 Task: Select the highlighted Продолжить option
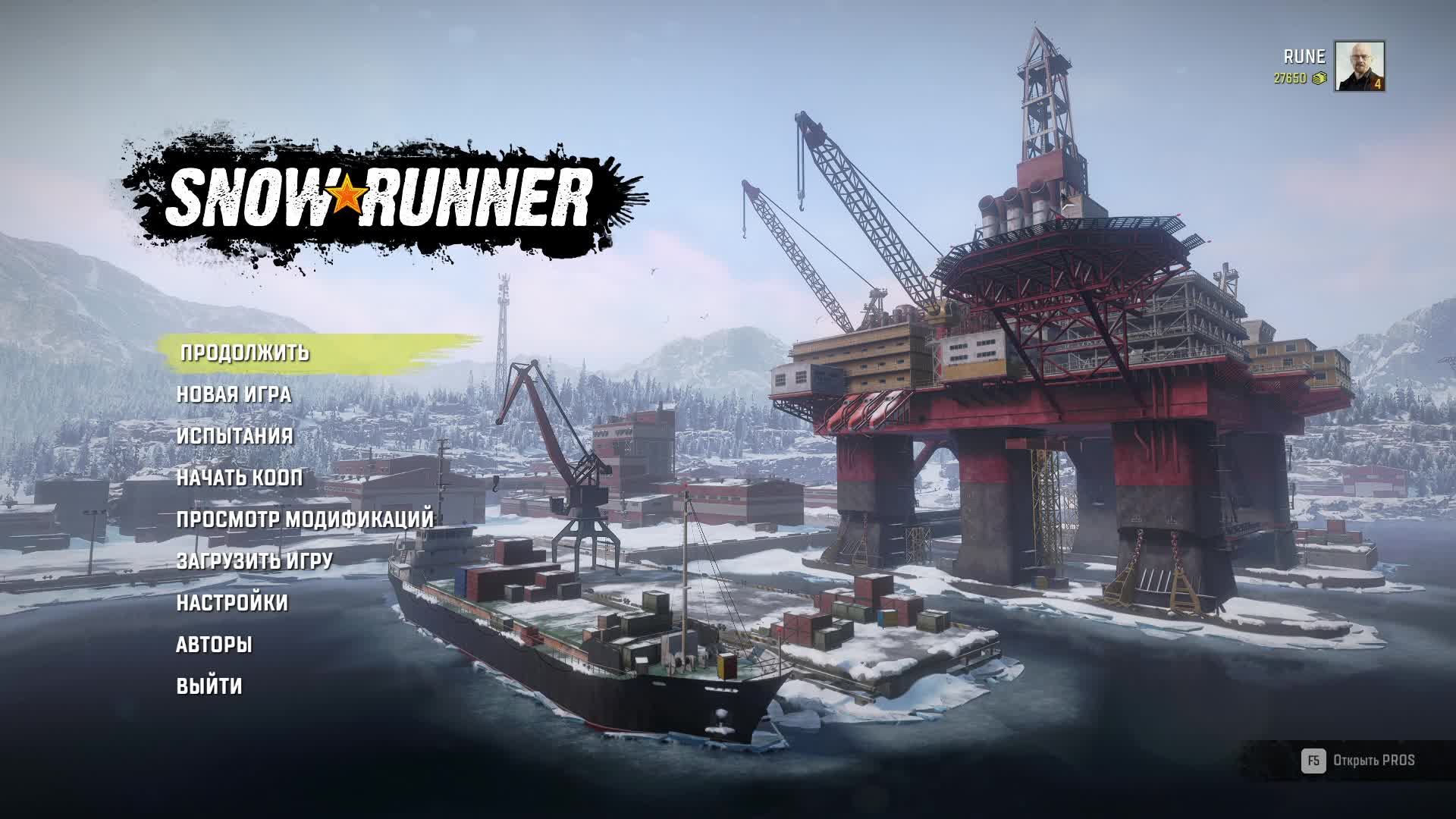[x=243, y=353]
